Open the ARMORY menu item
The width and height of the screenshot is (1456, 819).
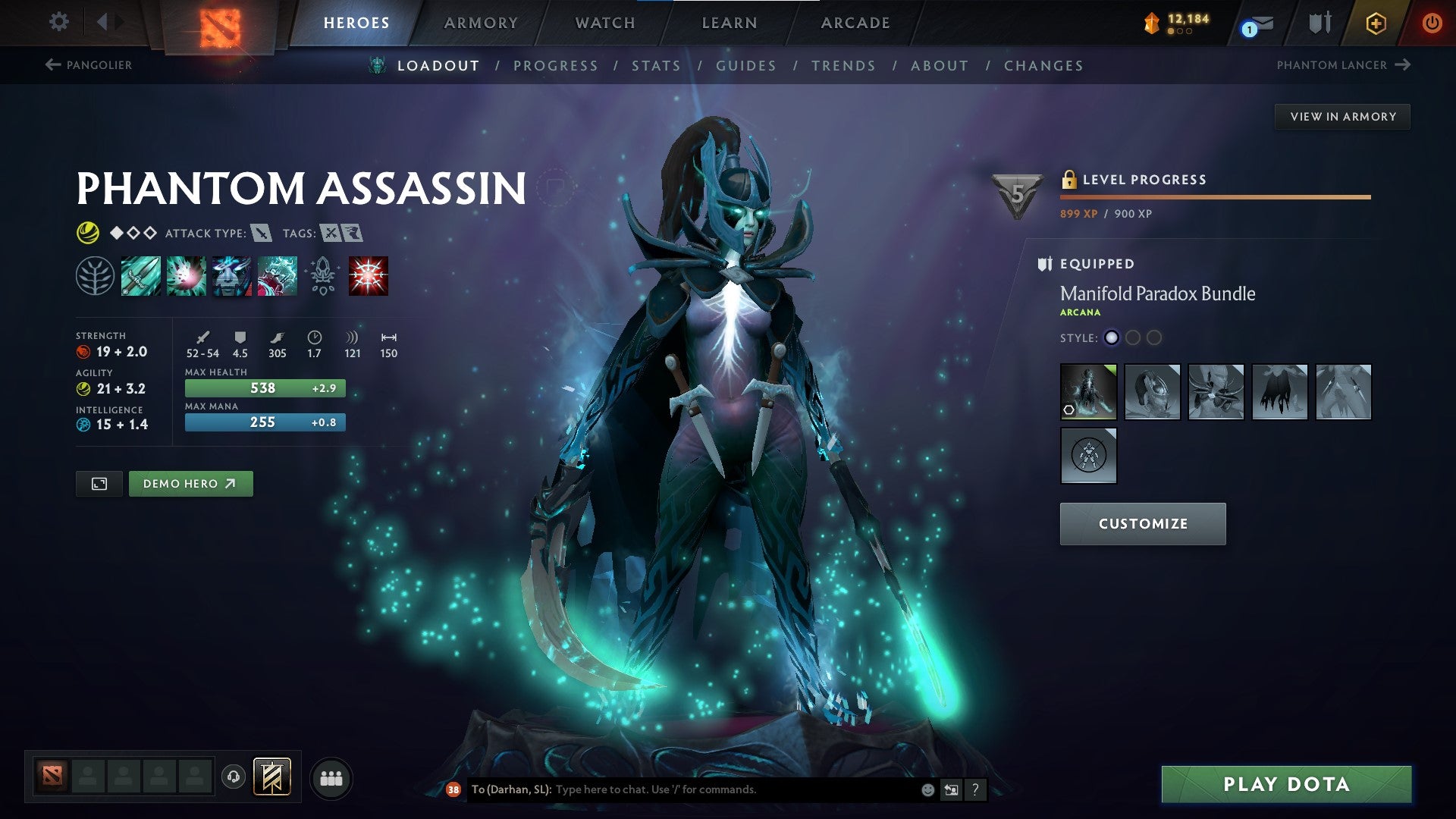[482, 22]
